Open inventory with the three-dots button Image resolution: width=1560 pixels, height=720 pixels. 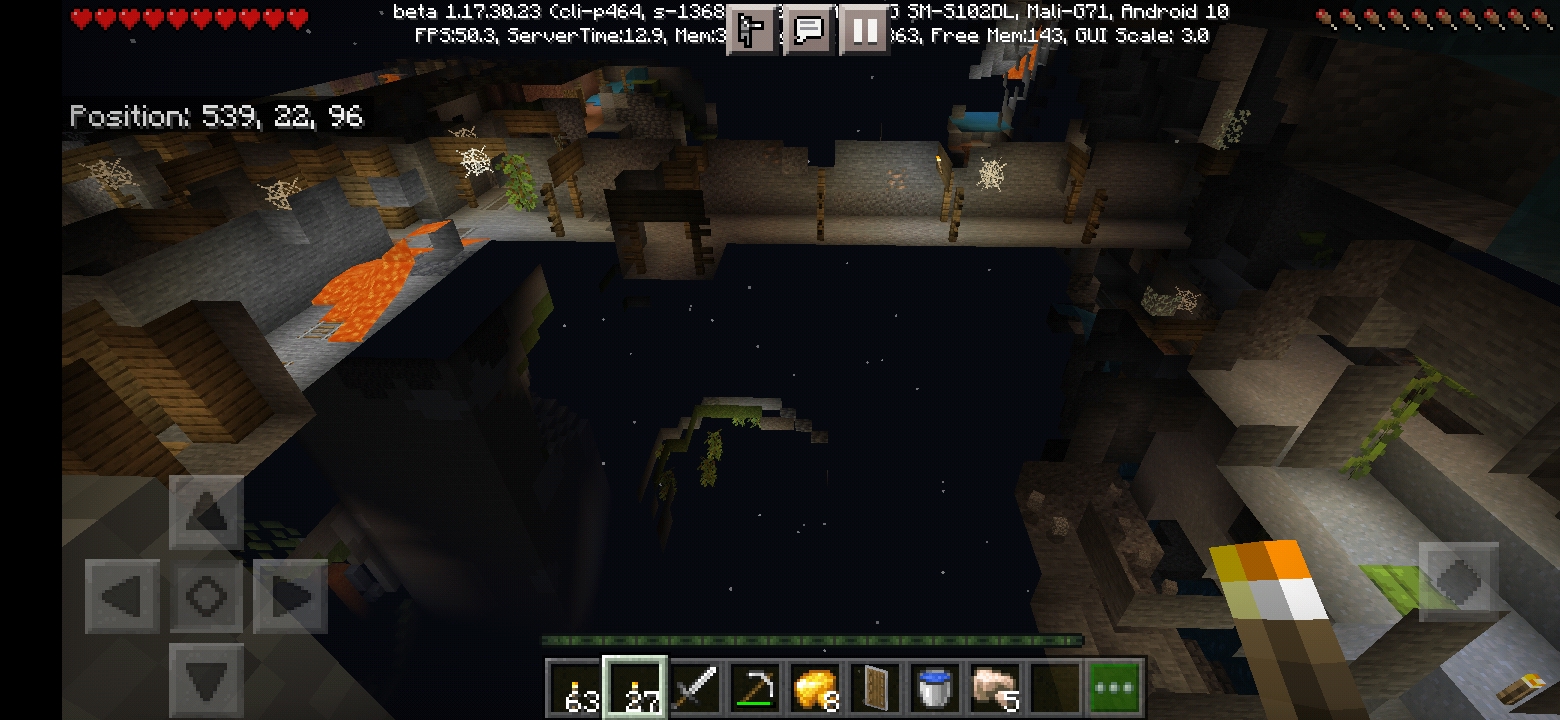click(1114, 688)
